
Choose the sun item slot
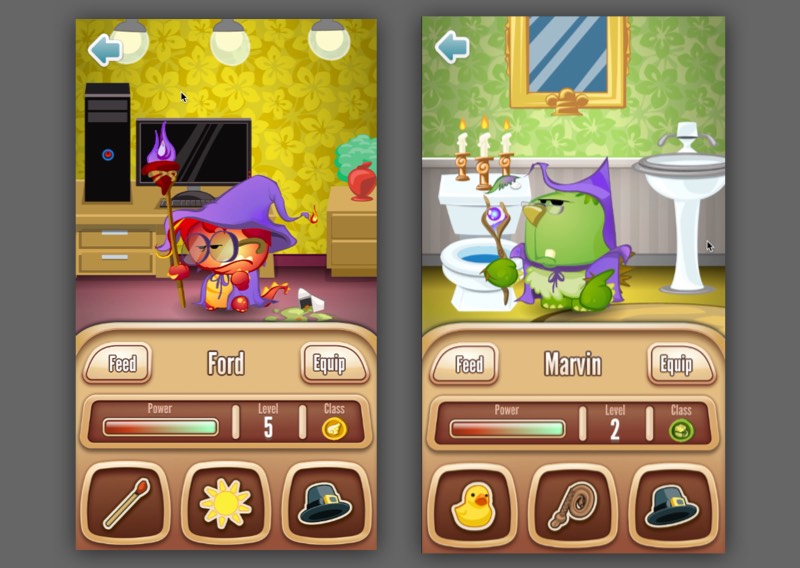tap(226, 503)
